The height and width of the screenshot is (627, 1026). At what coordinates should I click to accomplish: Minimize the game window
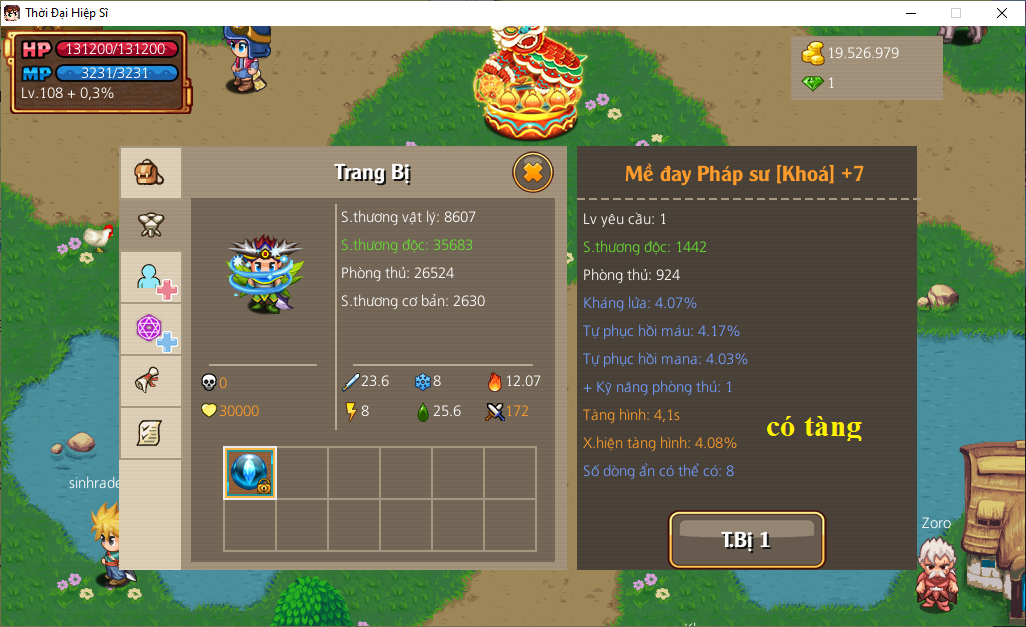point(910,13)
